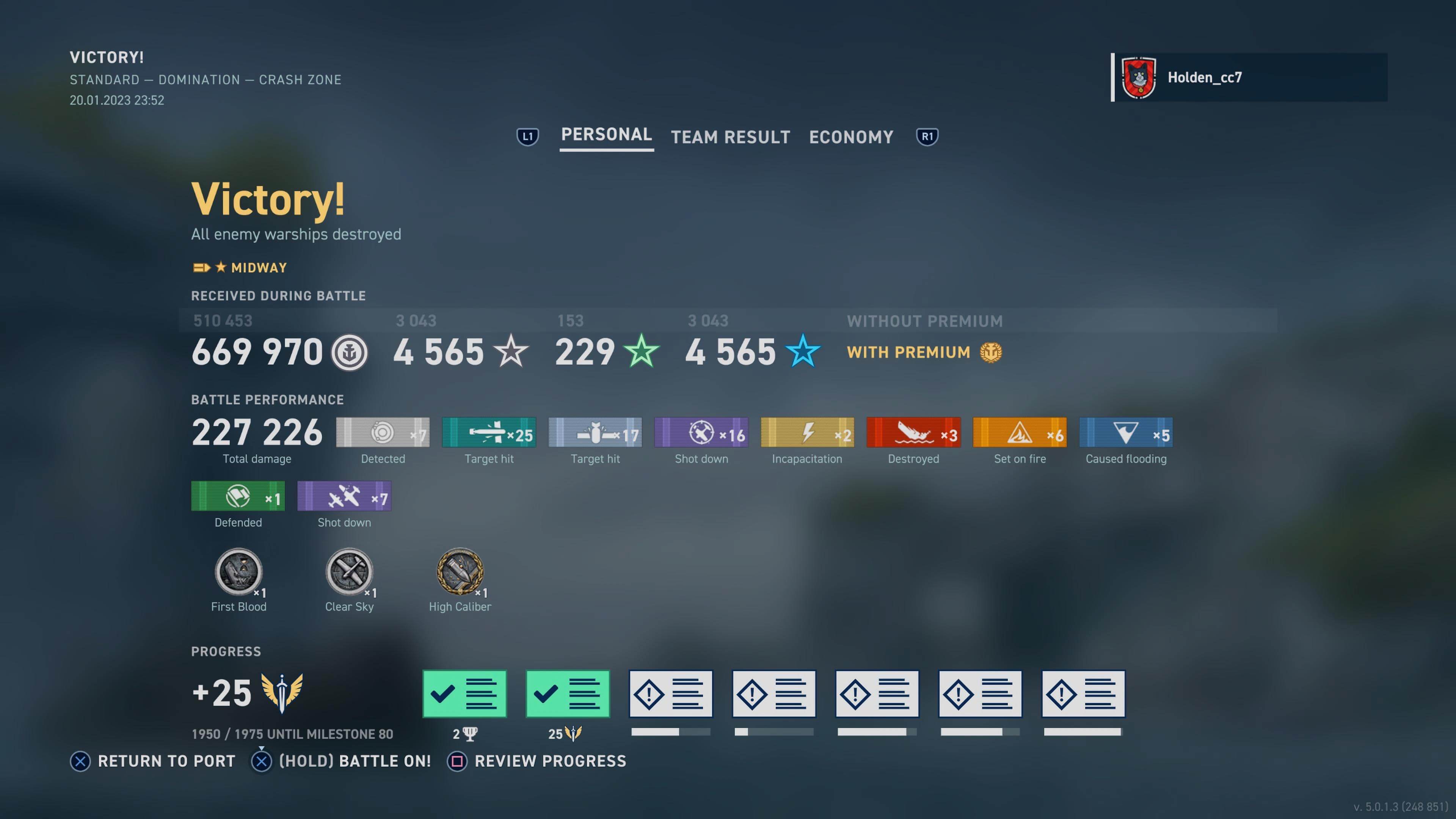Viewport: 1456px width, 819px height.
Task: Click the First Blood achievement medal
Action: tap(238, 573)
